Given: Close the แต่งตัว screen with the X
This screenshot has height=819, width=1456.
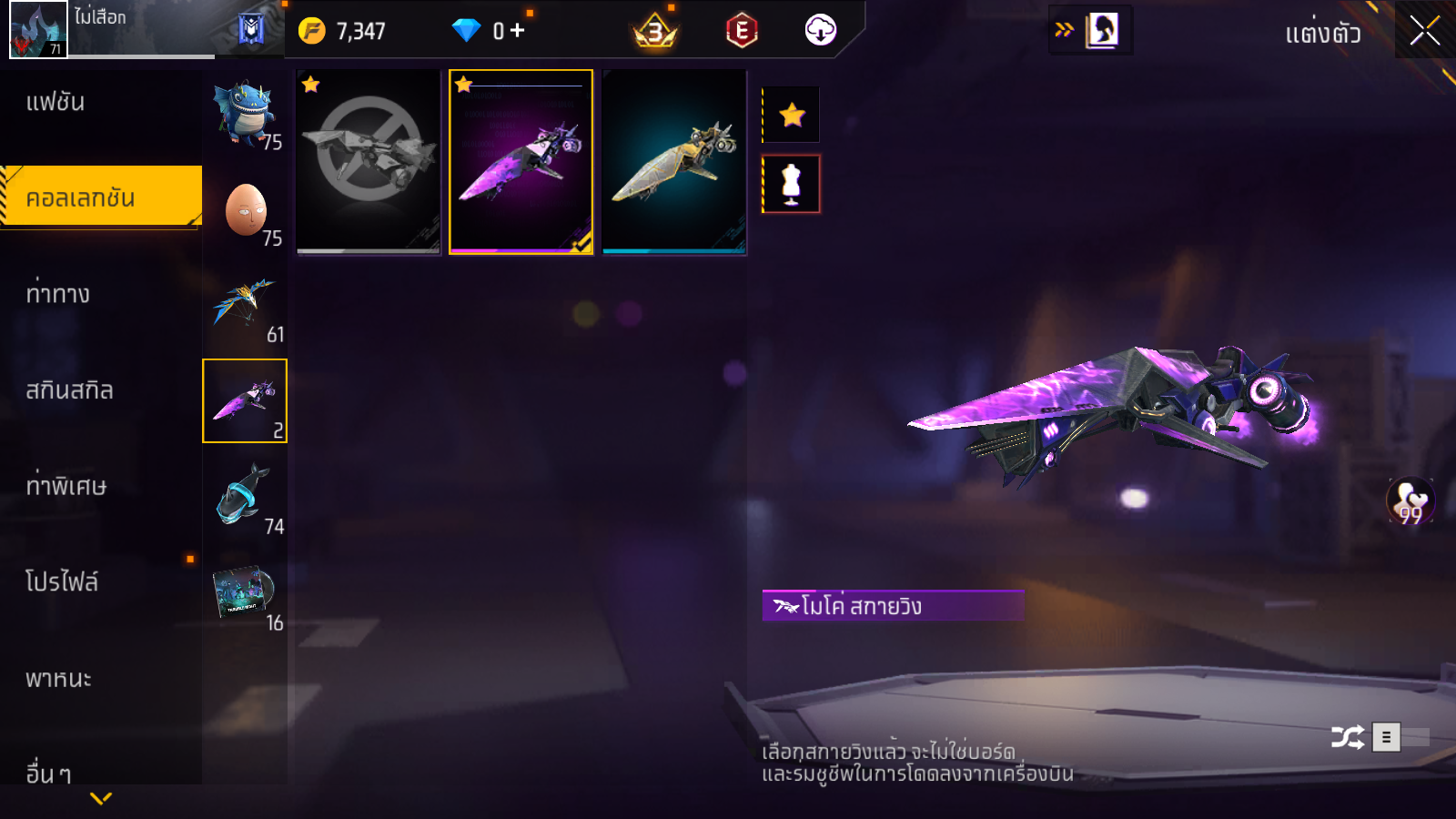Looking at the screenshot, I should click(1424, 31).
